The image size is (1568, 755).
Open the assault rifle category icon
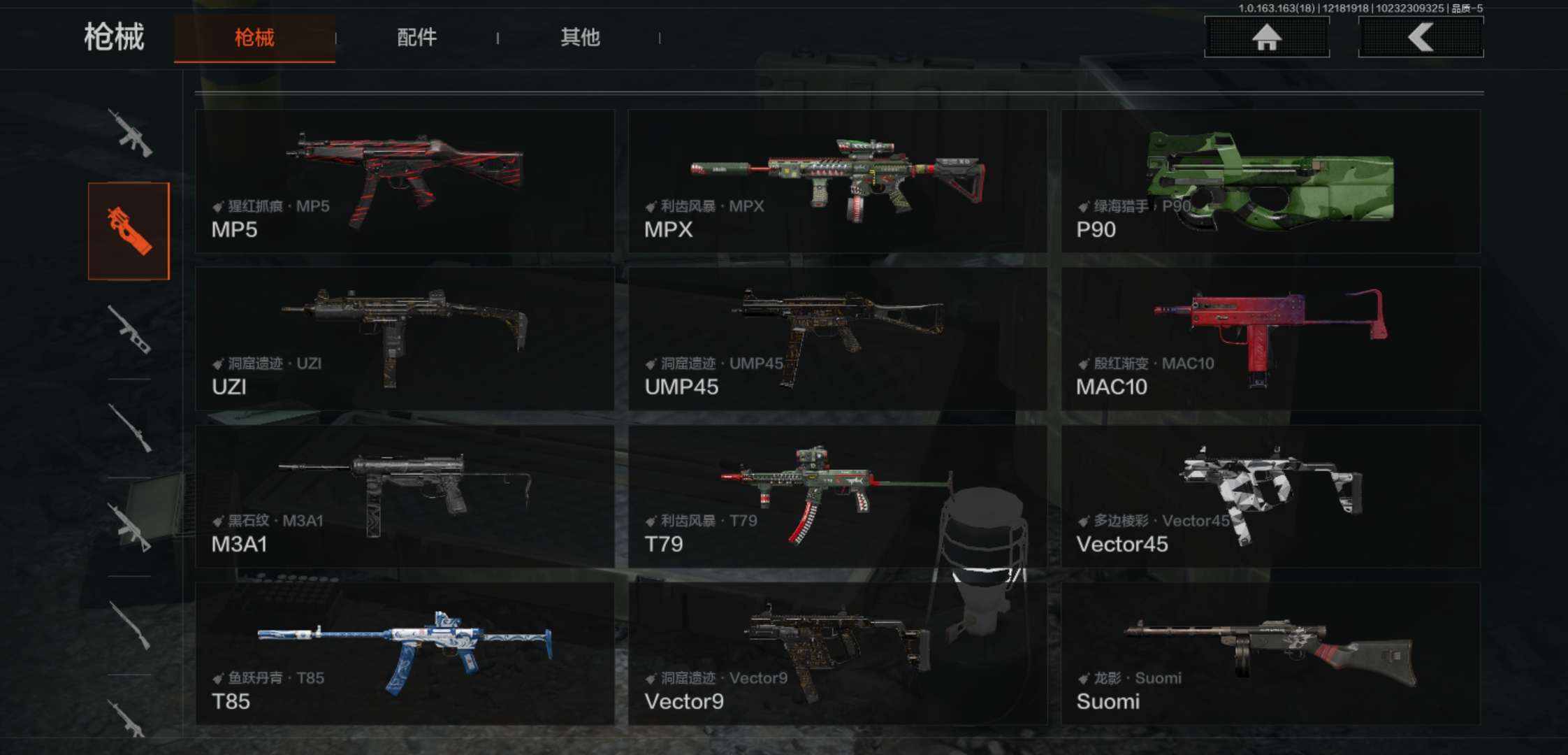(130, 133)
